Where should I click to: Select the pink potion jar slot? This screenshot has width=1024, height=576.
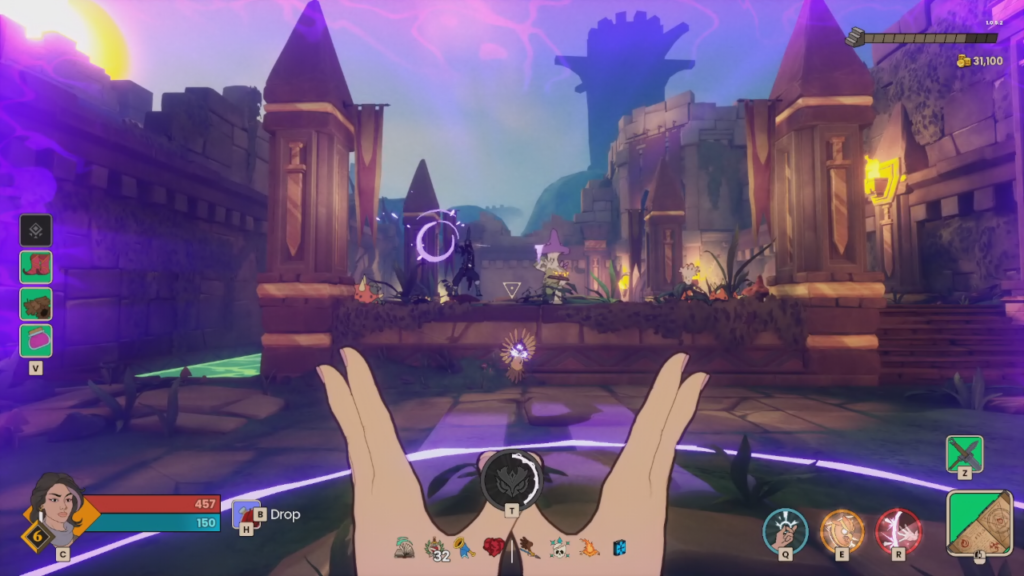tap(36, 340)
